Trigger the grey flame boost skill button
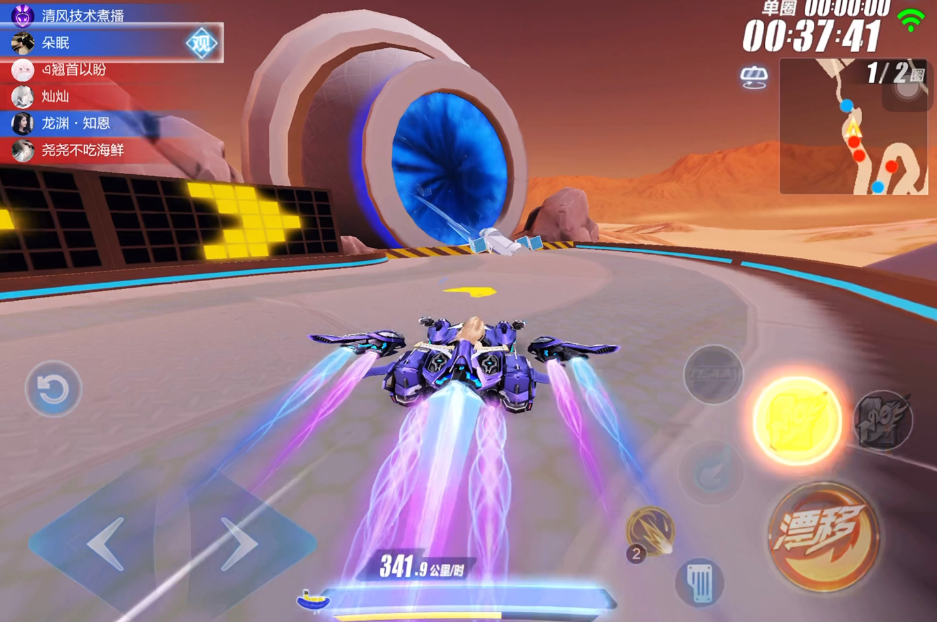 883,420
